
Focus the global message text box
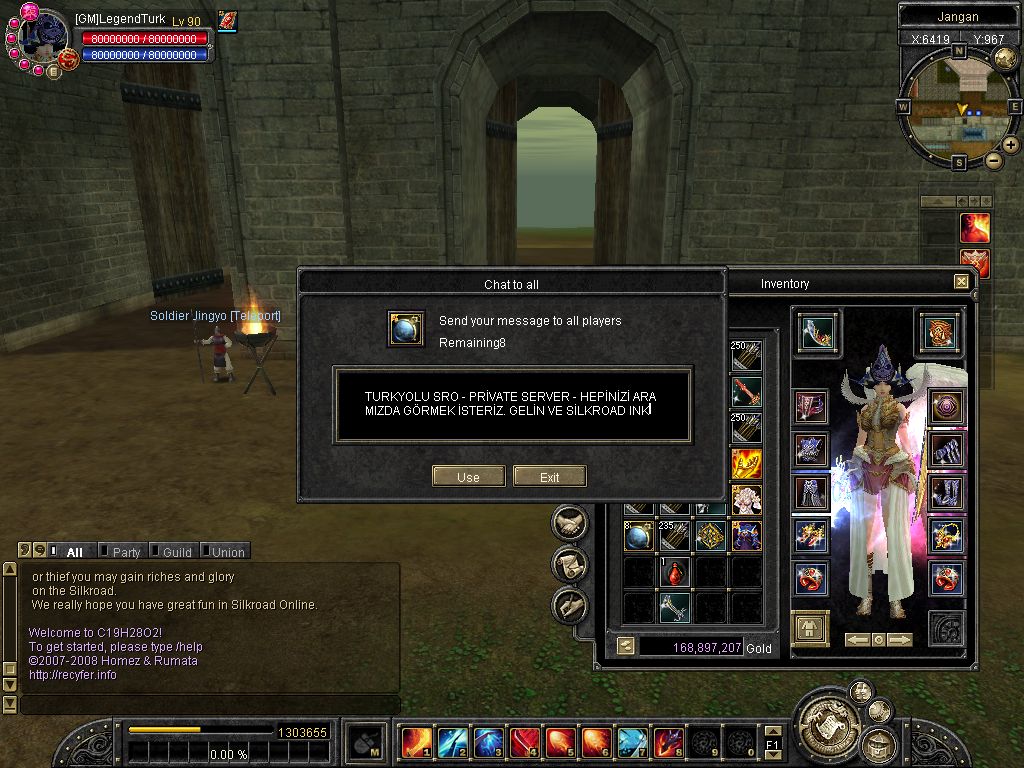512,405
